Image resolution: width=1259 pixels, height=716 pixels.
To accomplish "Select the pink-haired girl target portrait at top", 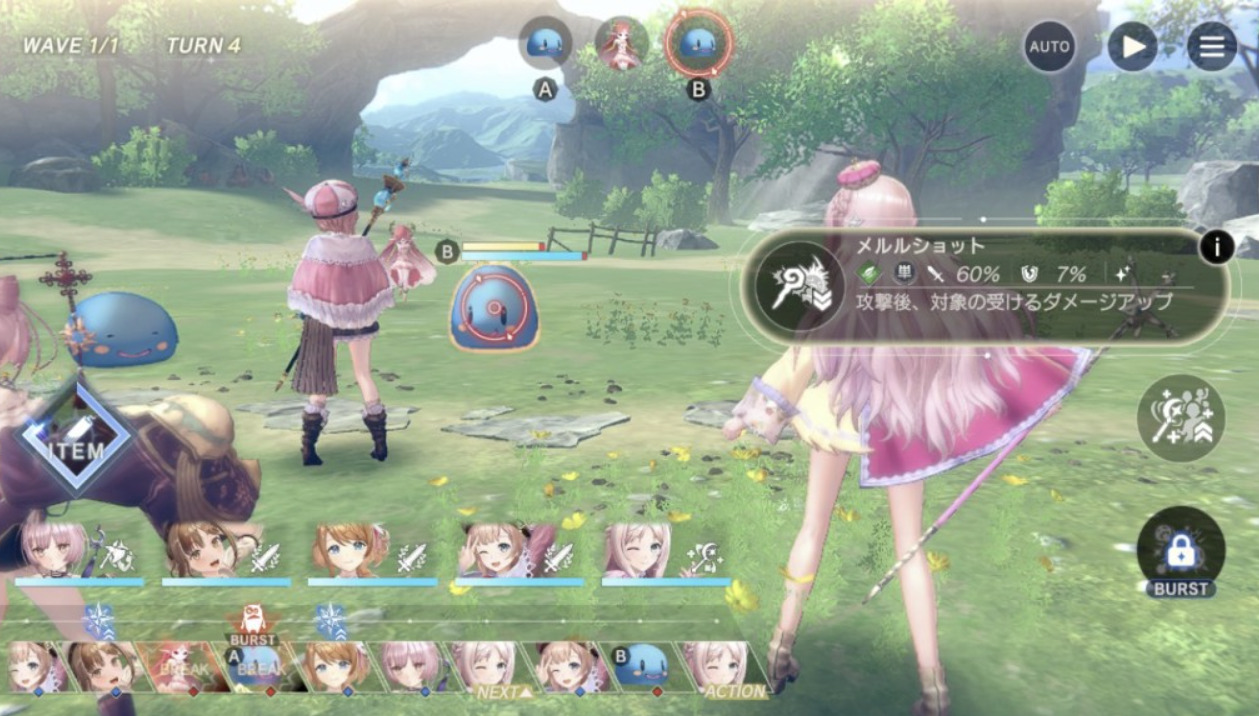I will coord(621,44).
